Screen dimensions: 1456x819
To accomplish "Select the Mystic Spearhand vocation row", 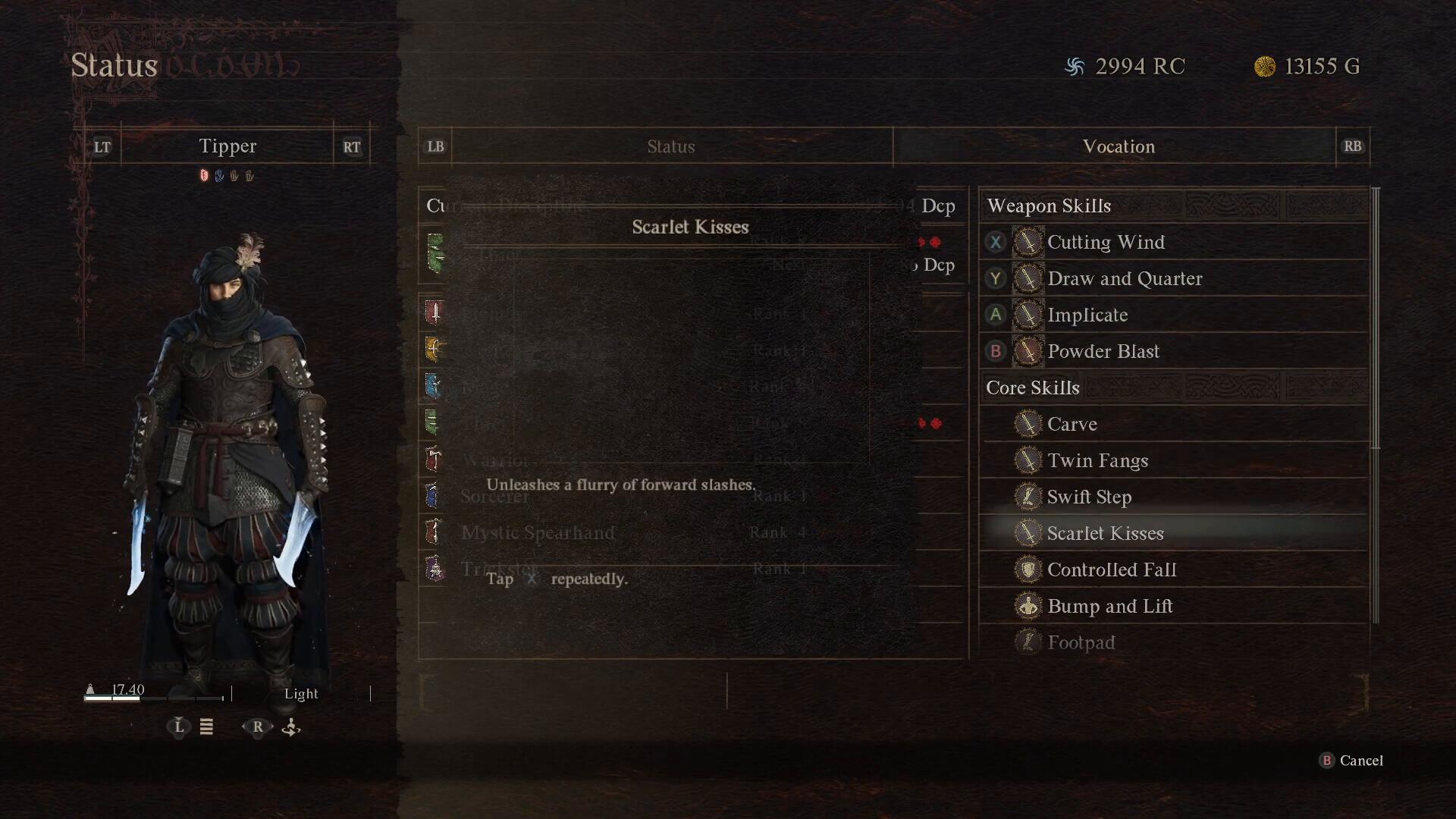I will pos(538,533).
